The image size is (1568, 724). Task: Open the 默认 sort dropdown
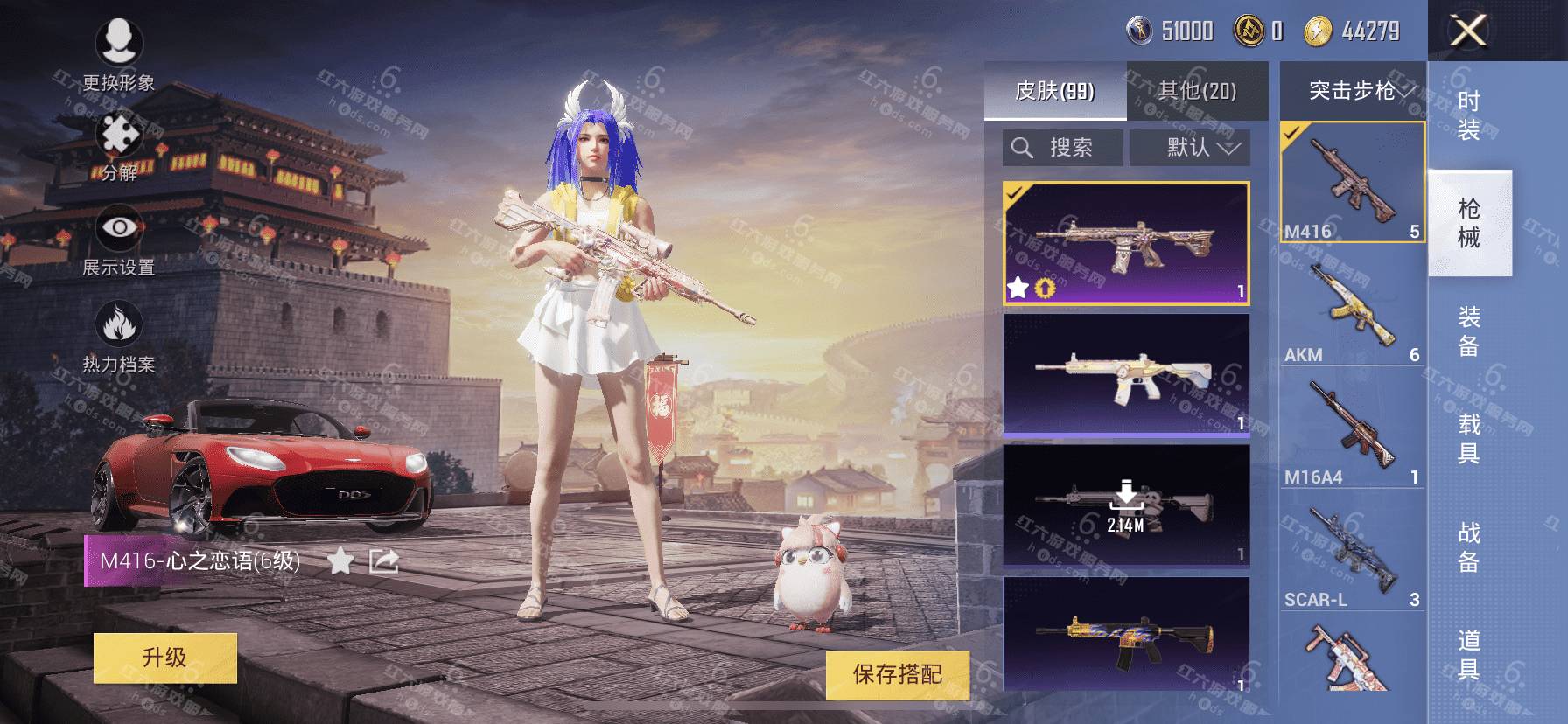1190,148
